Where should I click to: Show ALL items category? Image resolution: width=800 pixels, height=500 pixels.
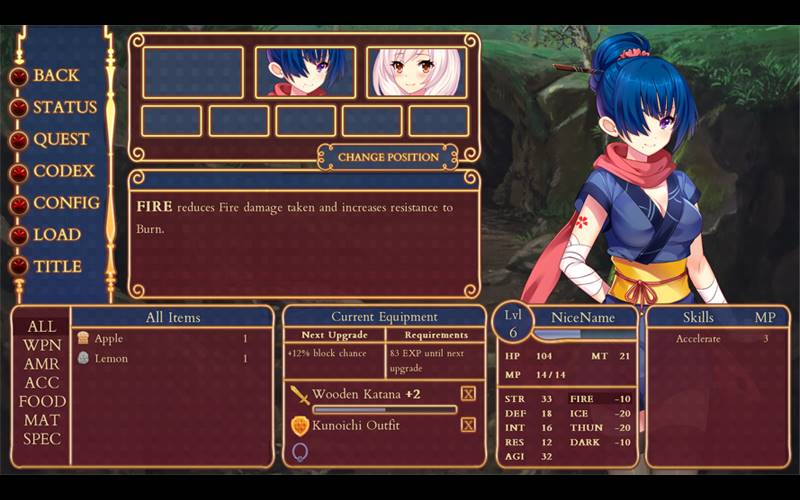[x=42, y=327]
